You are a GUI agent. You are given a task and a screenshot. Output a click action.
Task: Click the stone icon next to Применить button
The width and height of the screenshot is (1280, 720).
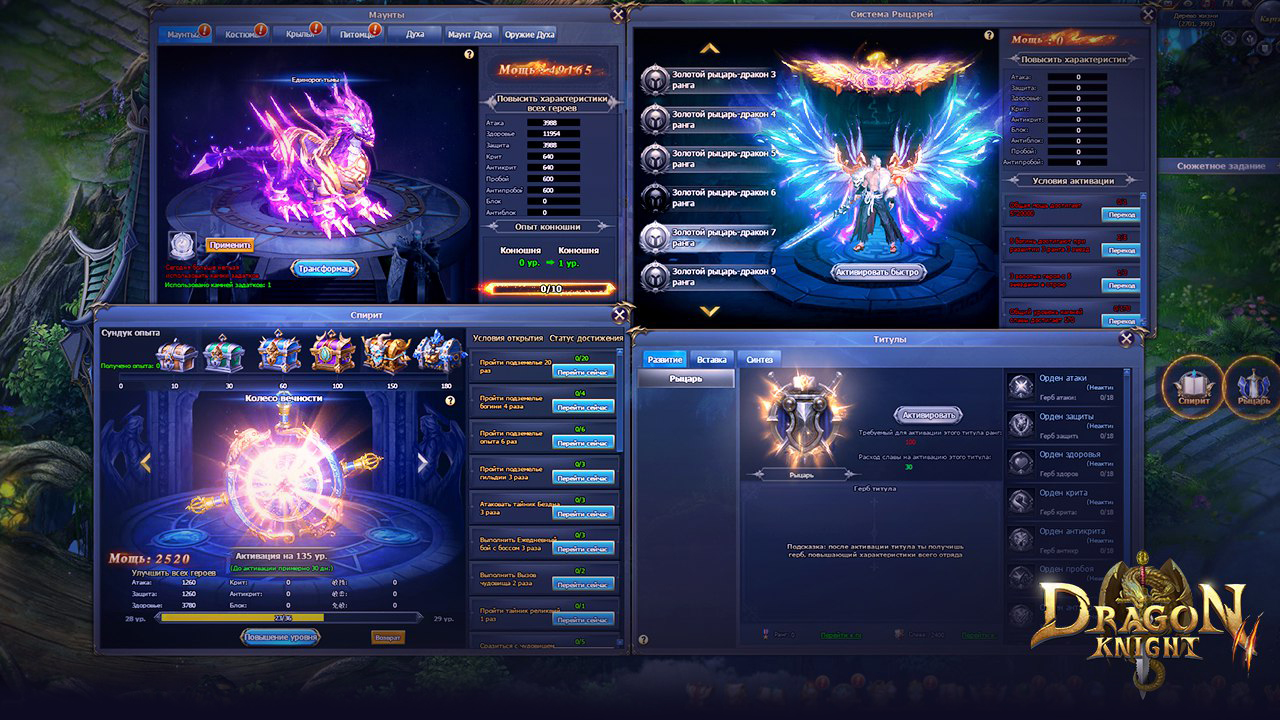coord(181,244)
